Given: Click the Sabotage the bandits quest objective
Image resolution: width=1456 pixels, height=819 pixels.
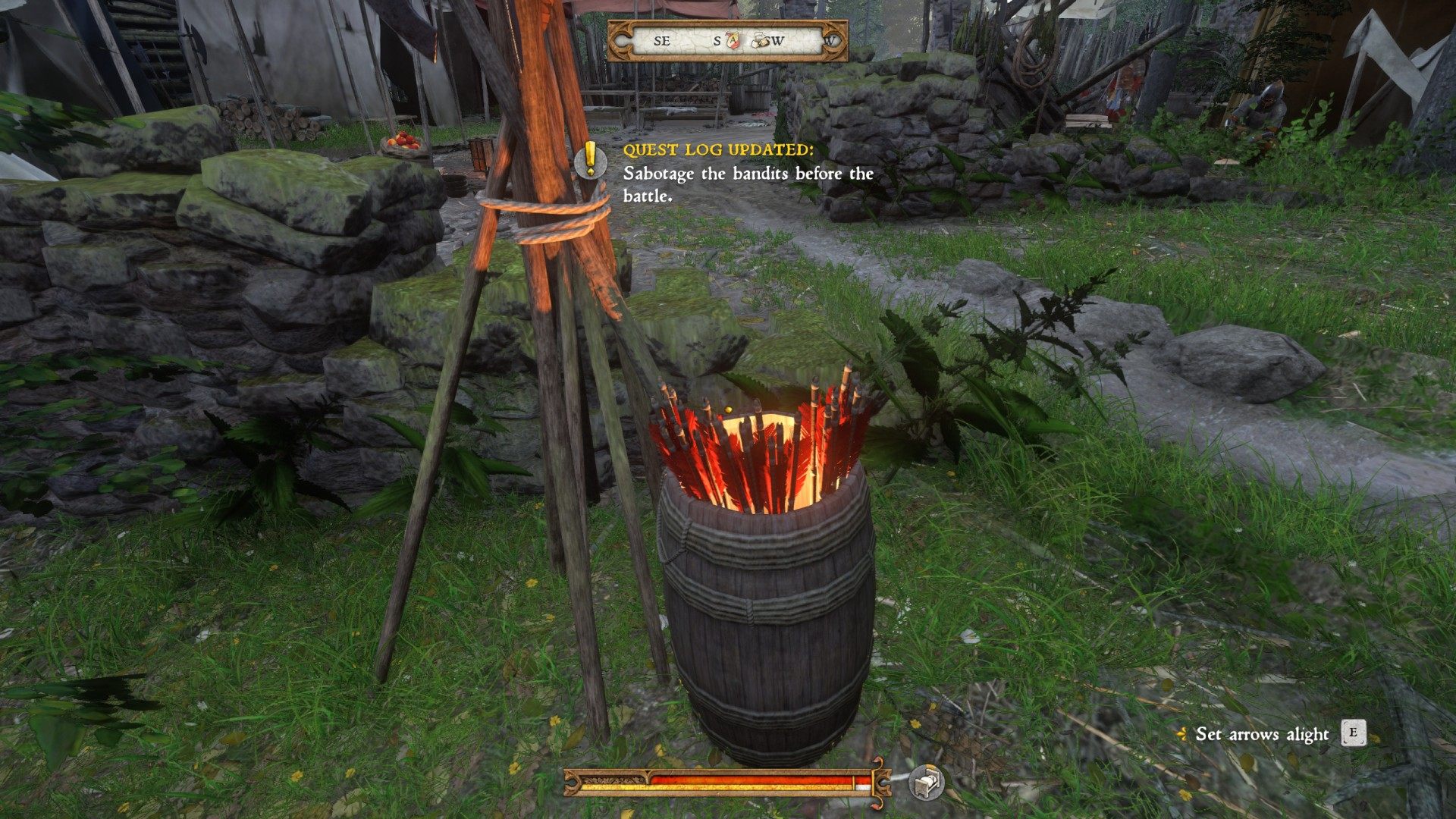Looking at the screenshot, I should (x=748, y=184).
